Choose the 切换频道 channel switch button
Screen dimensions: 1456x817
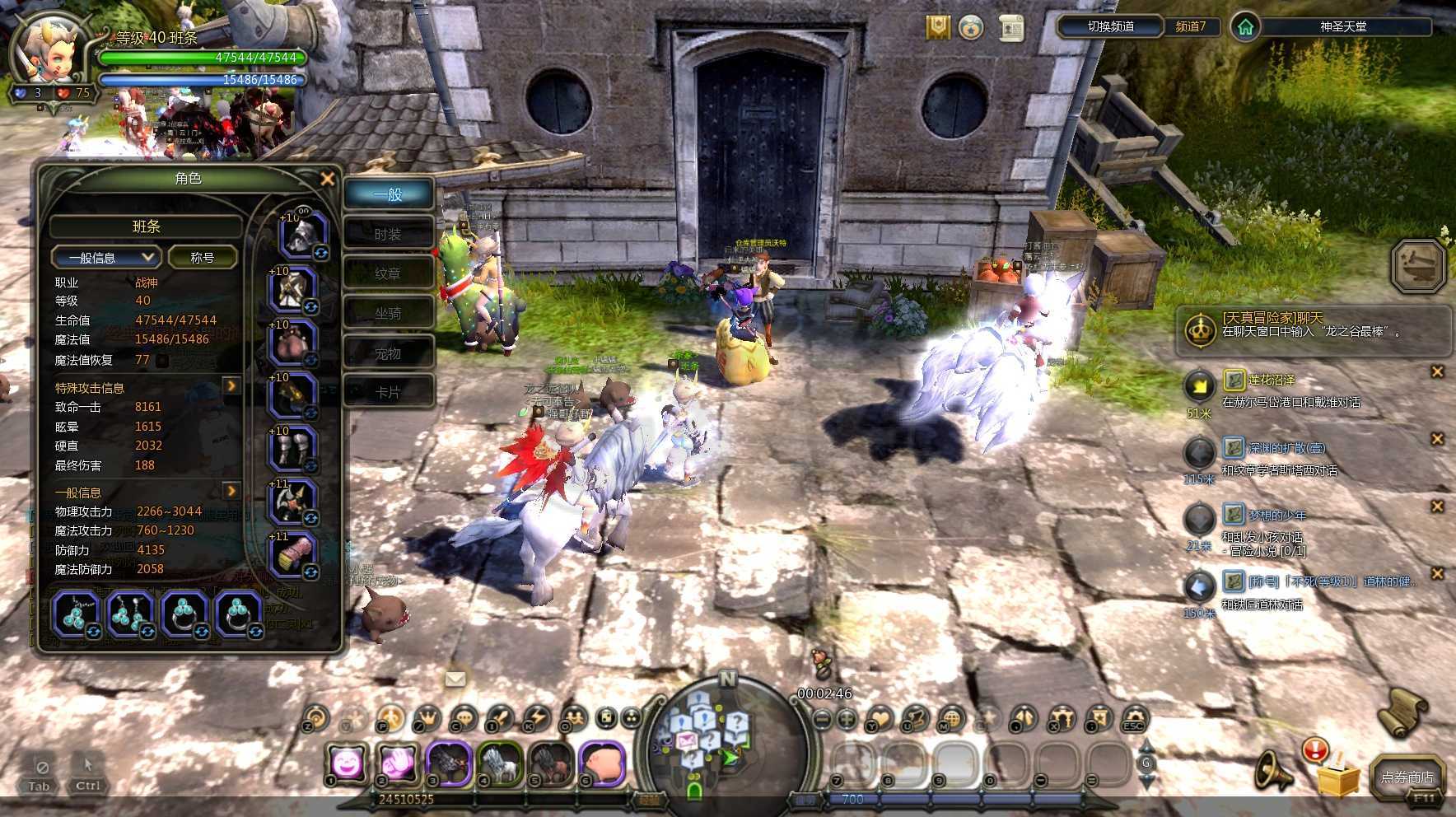(1110, 26)
